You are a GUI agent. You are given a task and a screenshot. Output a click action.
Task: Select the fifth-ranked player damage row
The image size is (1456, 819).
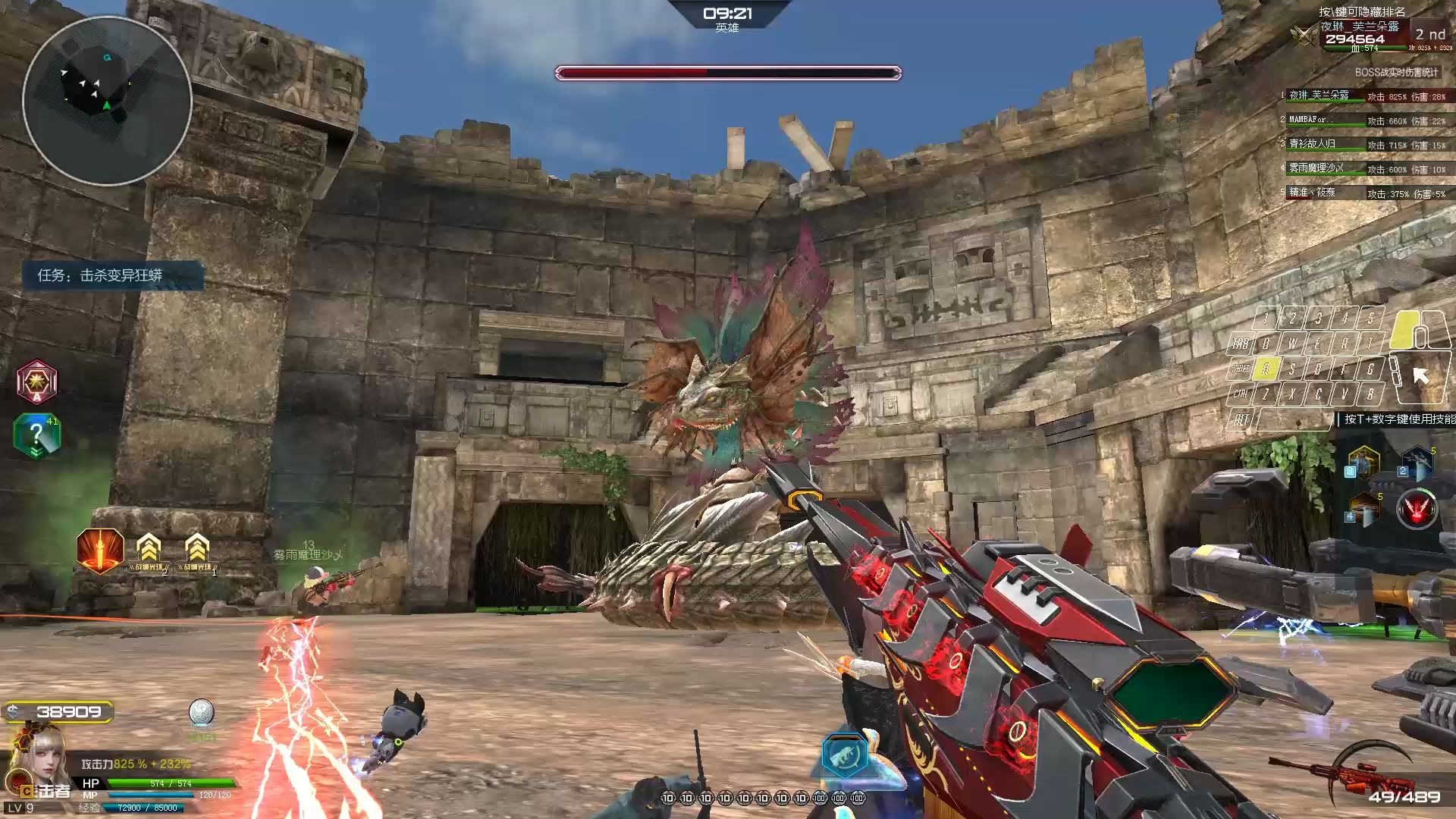[x=1365, y=193]
